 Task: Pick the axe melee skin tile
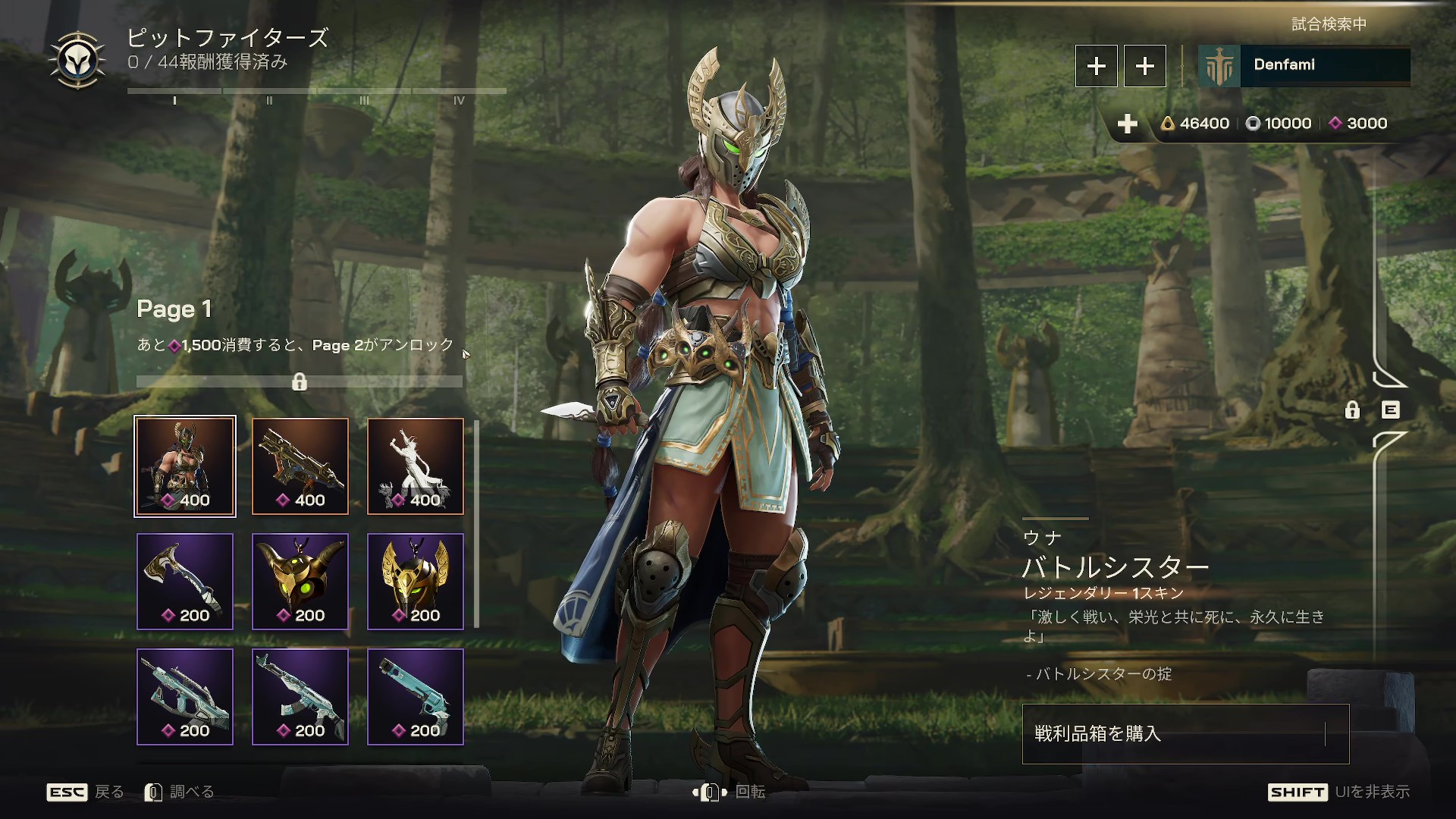pos(185,582)
